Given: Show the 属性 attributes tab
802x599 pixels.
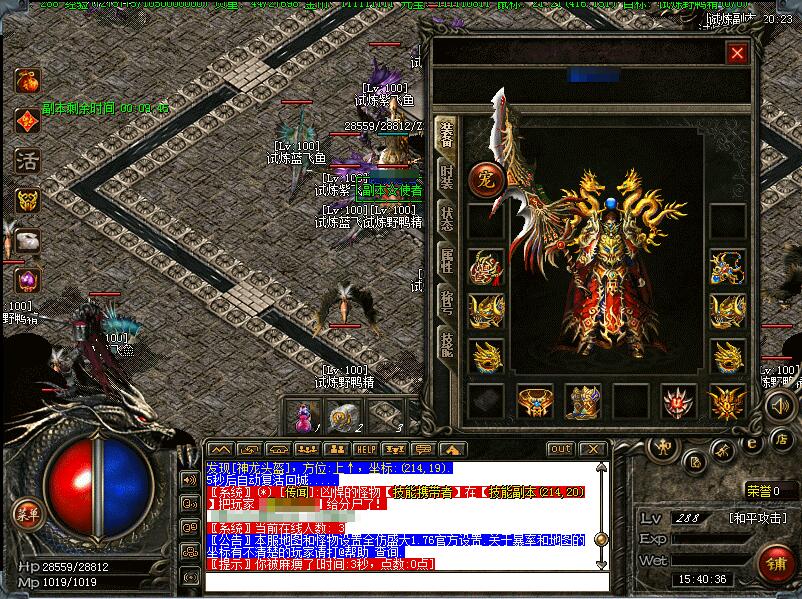Looking at the screenshot, I should (446, 261).
